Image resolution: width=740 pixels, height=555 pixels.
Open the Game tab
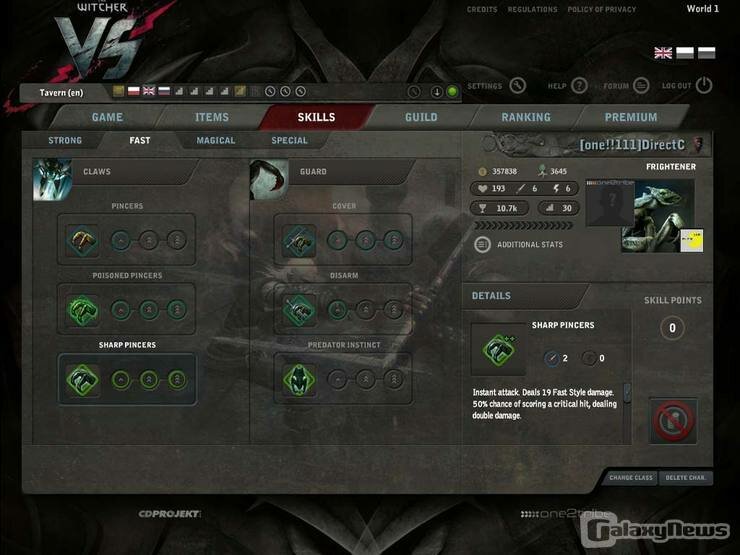107,117
